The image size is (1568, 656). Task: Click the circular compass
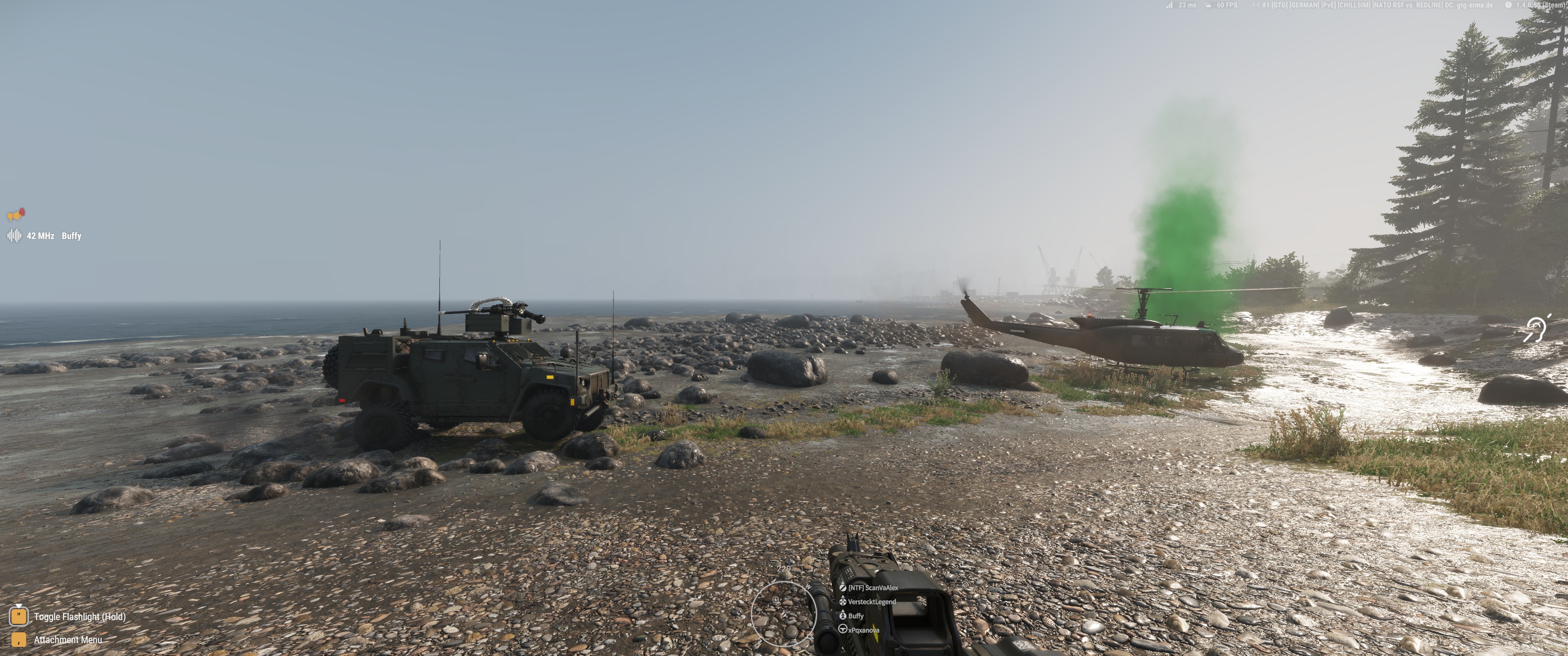(x=783, y=612)
